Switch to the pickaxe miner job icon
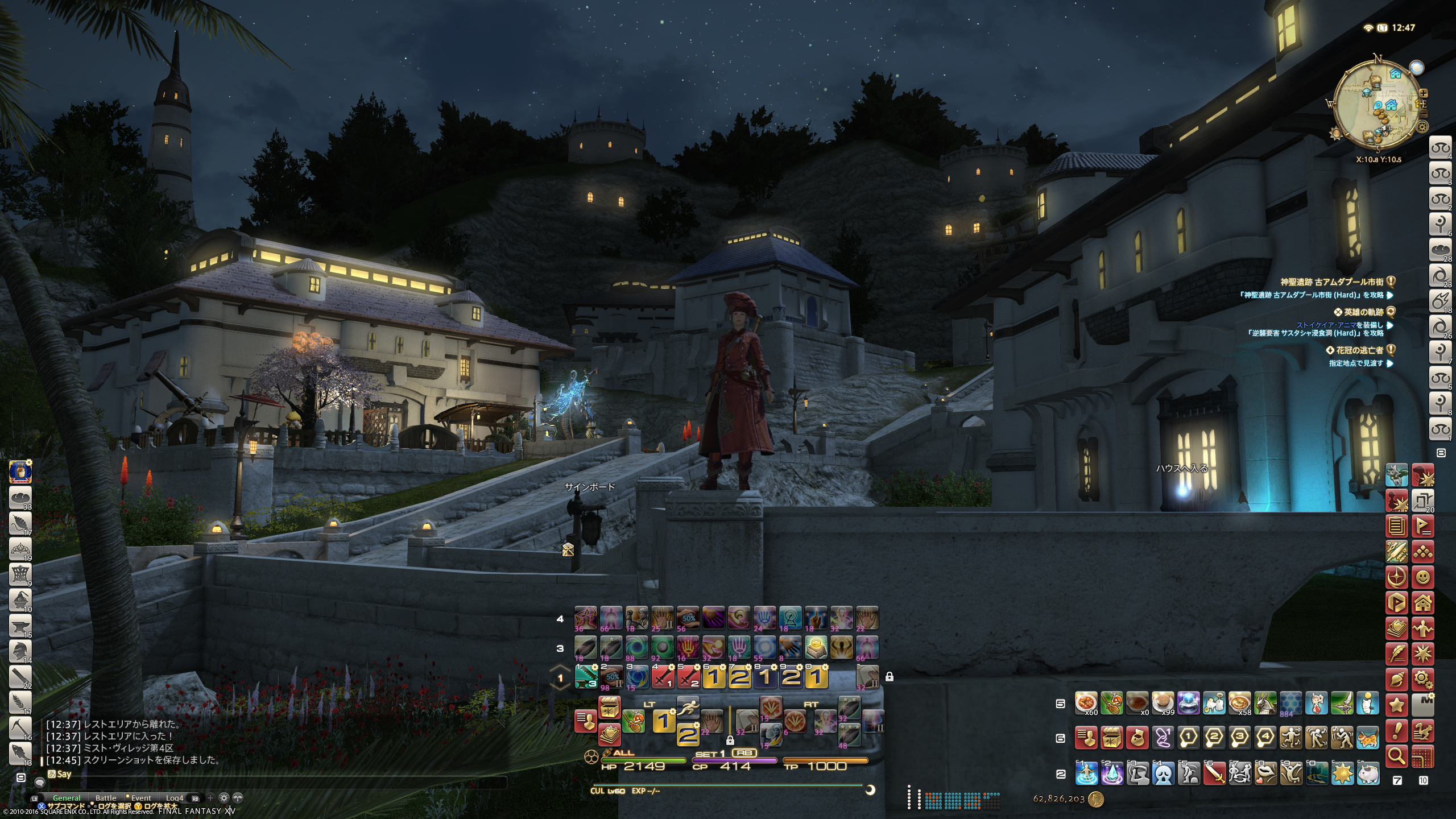 click(x=20, y=727)
